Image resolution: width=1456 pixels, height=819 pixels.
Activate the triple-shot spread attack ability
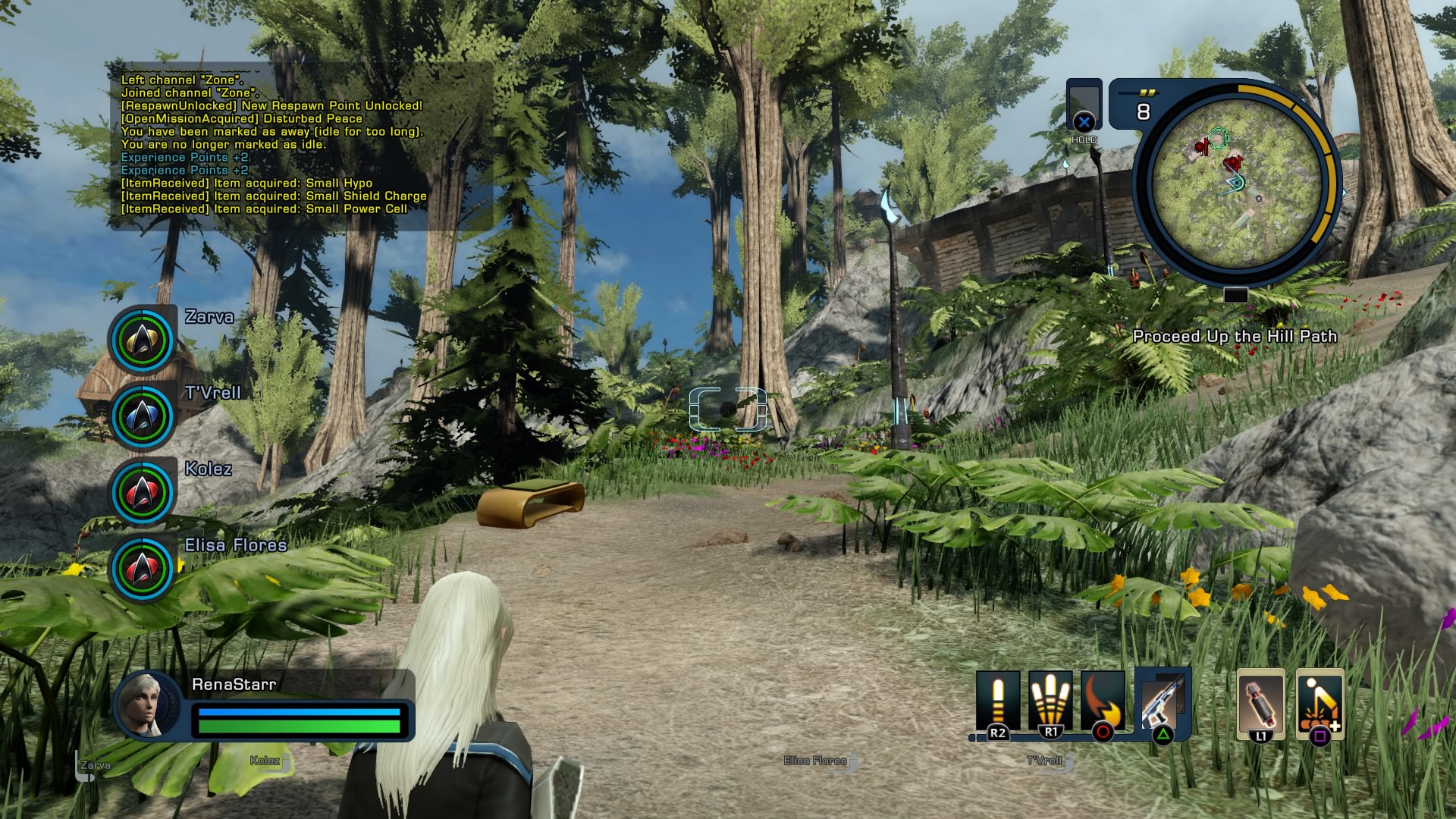pos(1050,701)
